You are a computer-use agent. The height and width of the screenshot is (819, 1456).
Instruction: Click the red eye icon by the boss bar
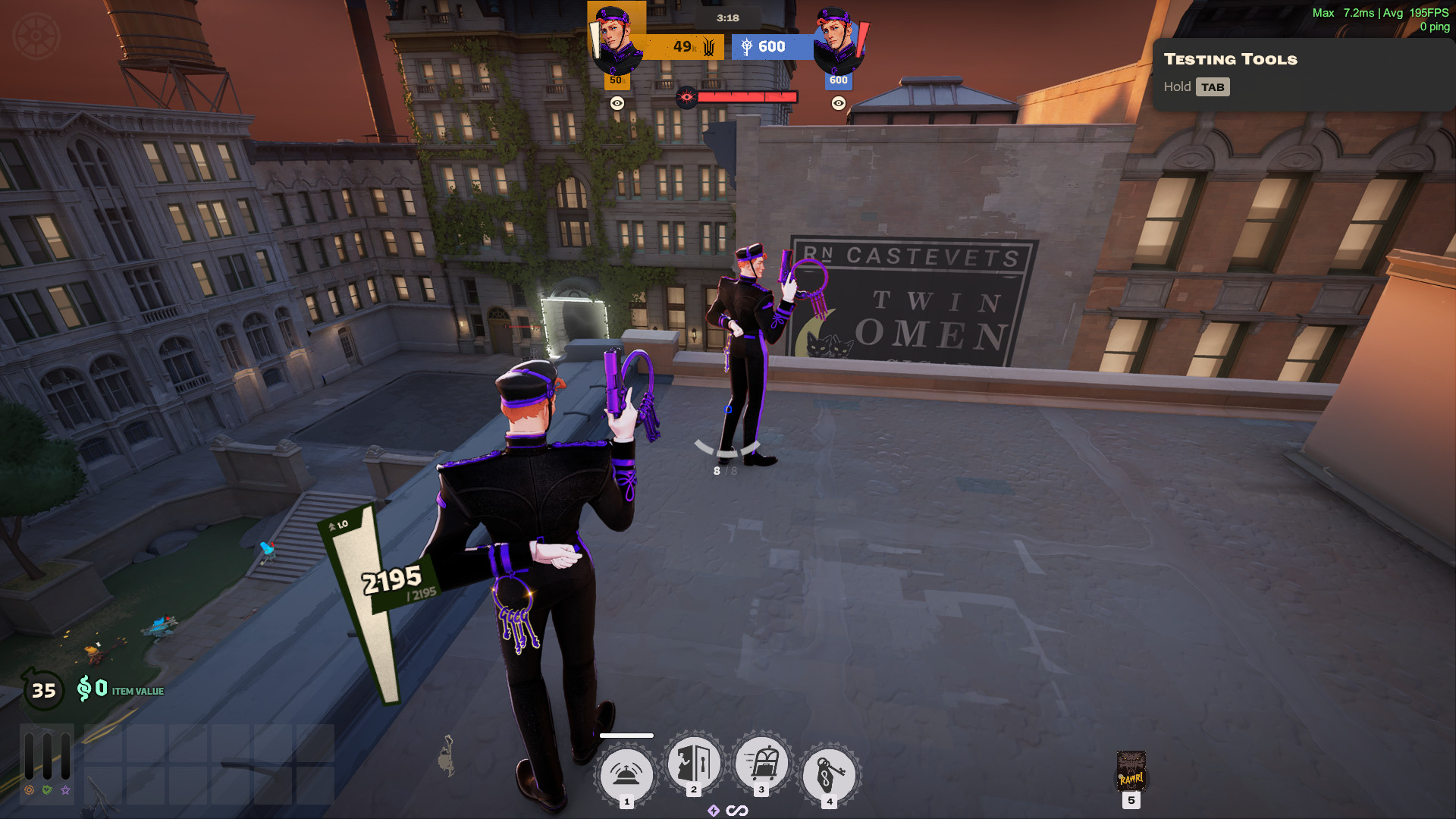coord(686,97)
